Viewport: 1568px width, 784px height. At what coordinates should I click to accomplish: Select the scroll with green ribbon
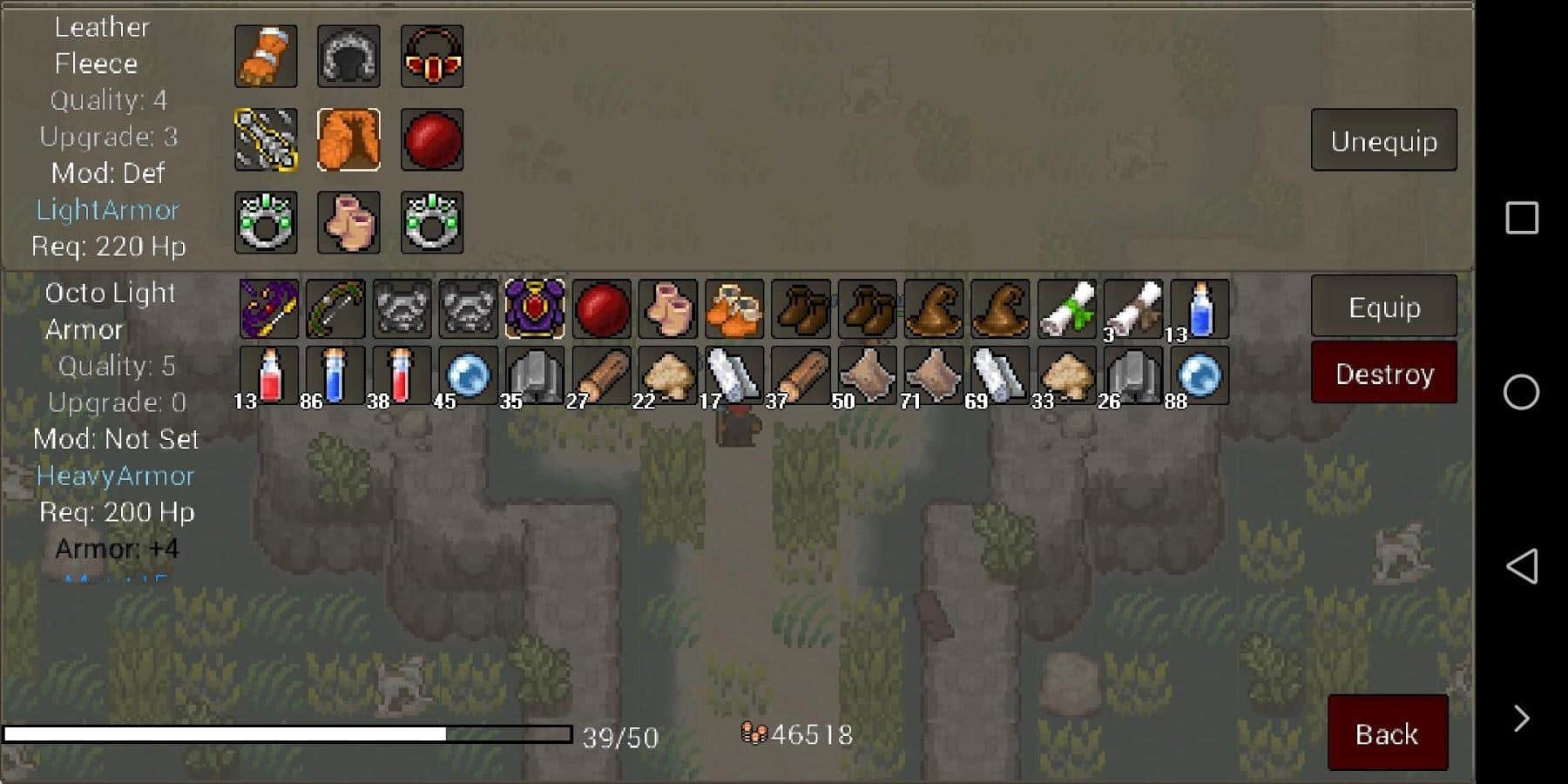point(1067,309)
